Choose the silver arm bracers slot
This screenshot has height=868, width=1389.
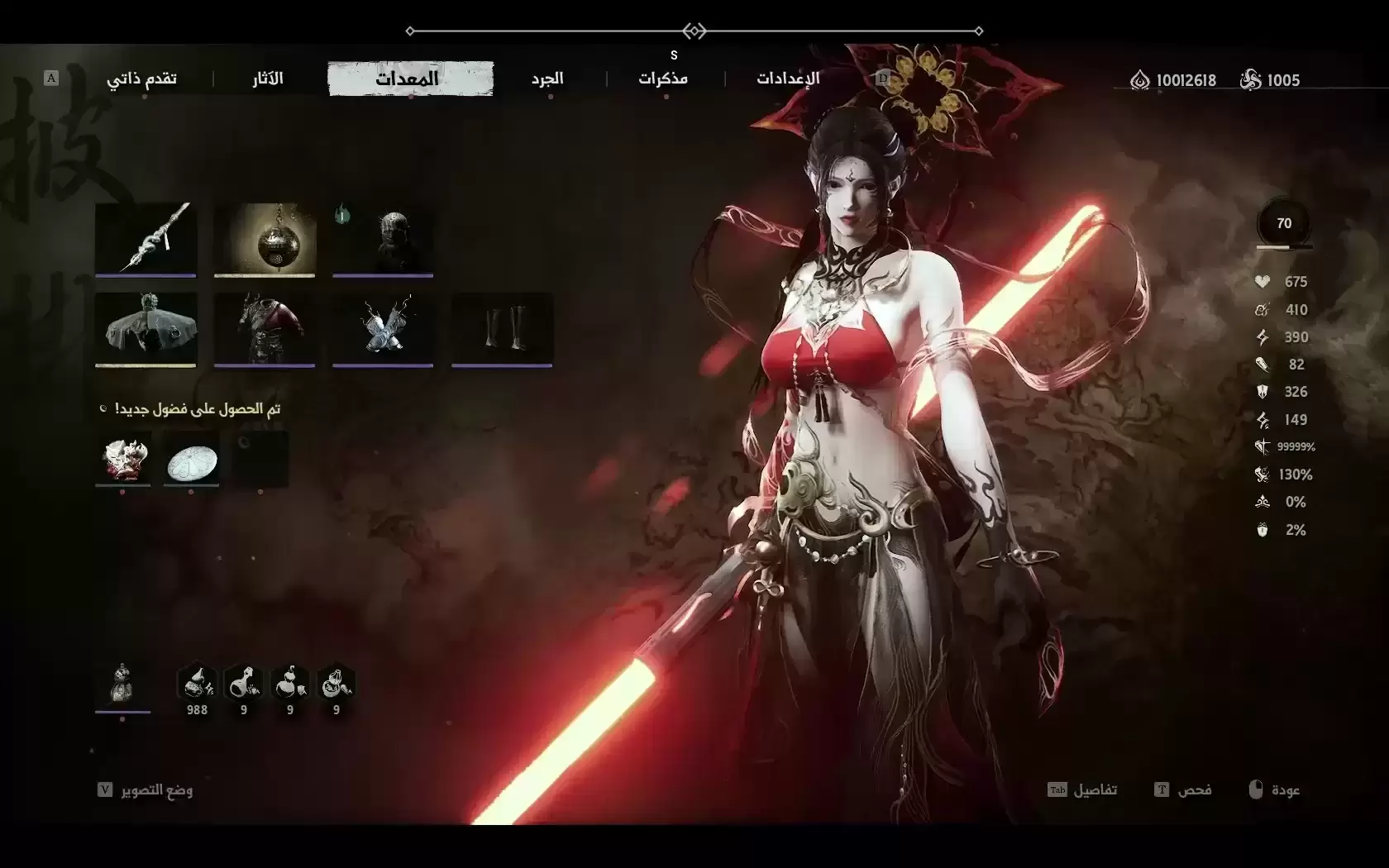(383, 328)
